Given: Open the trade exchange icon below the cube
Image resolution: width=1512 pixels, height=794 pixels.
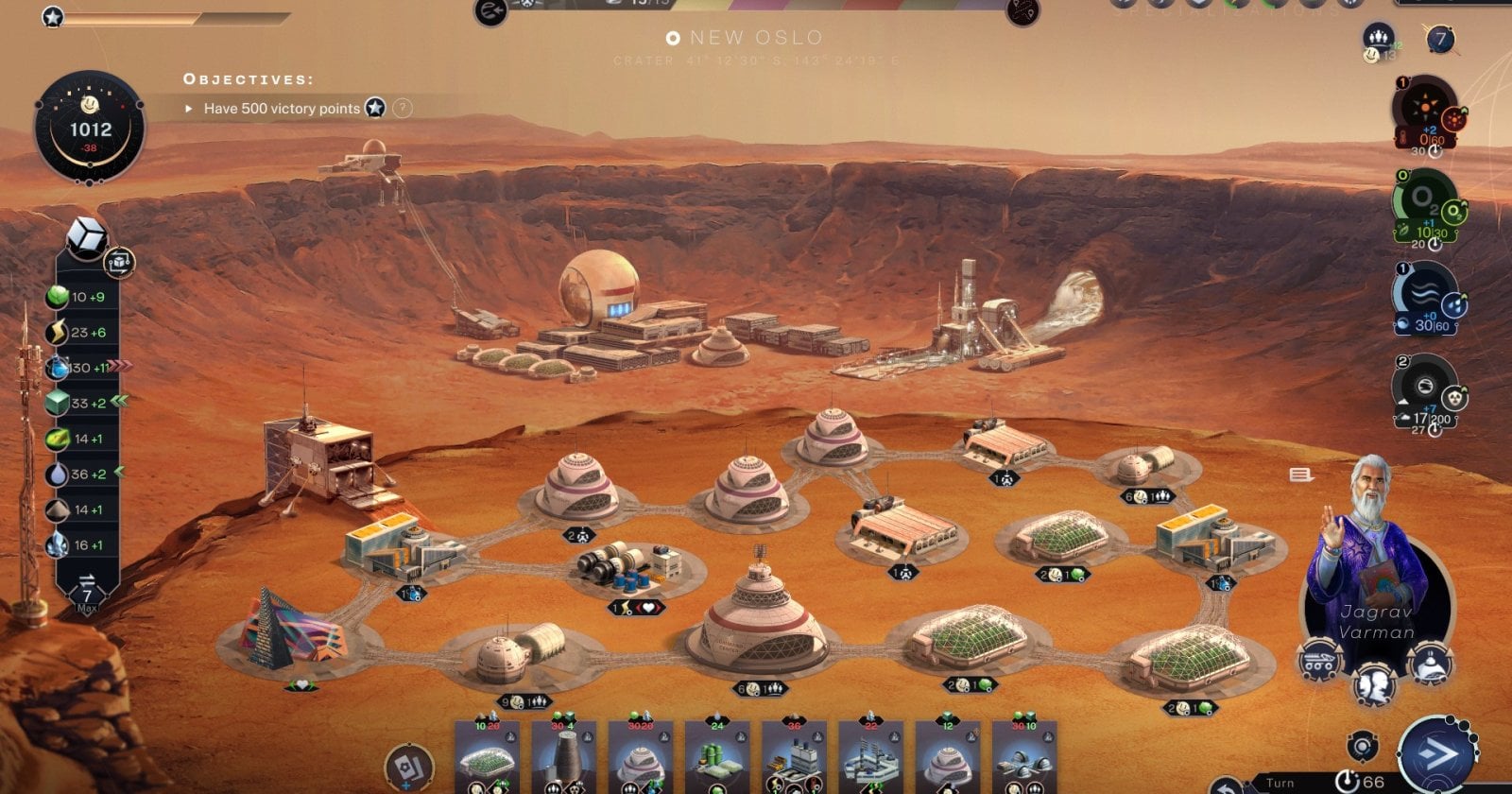Looking at the screenshot, I should (120, 262).
